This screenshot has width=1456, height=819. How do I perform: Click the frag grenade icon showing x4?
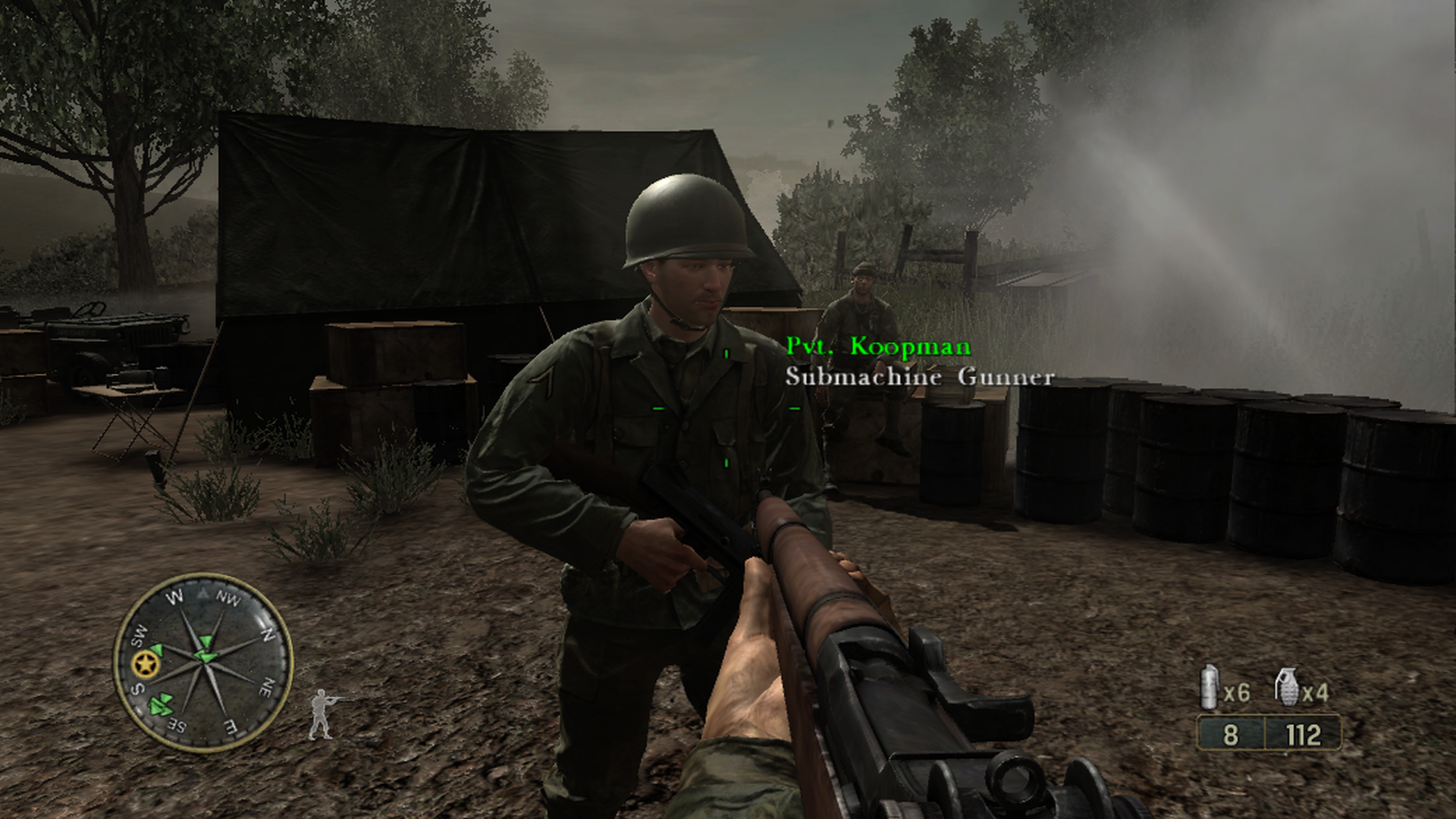point(1288,686)
